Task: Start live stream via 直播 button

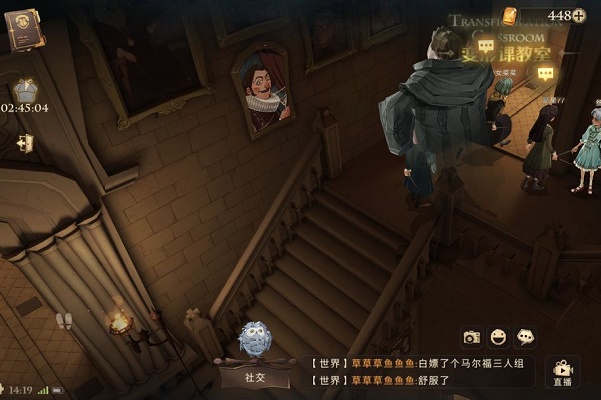Action: click(563, 372)
